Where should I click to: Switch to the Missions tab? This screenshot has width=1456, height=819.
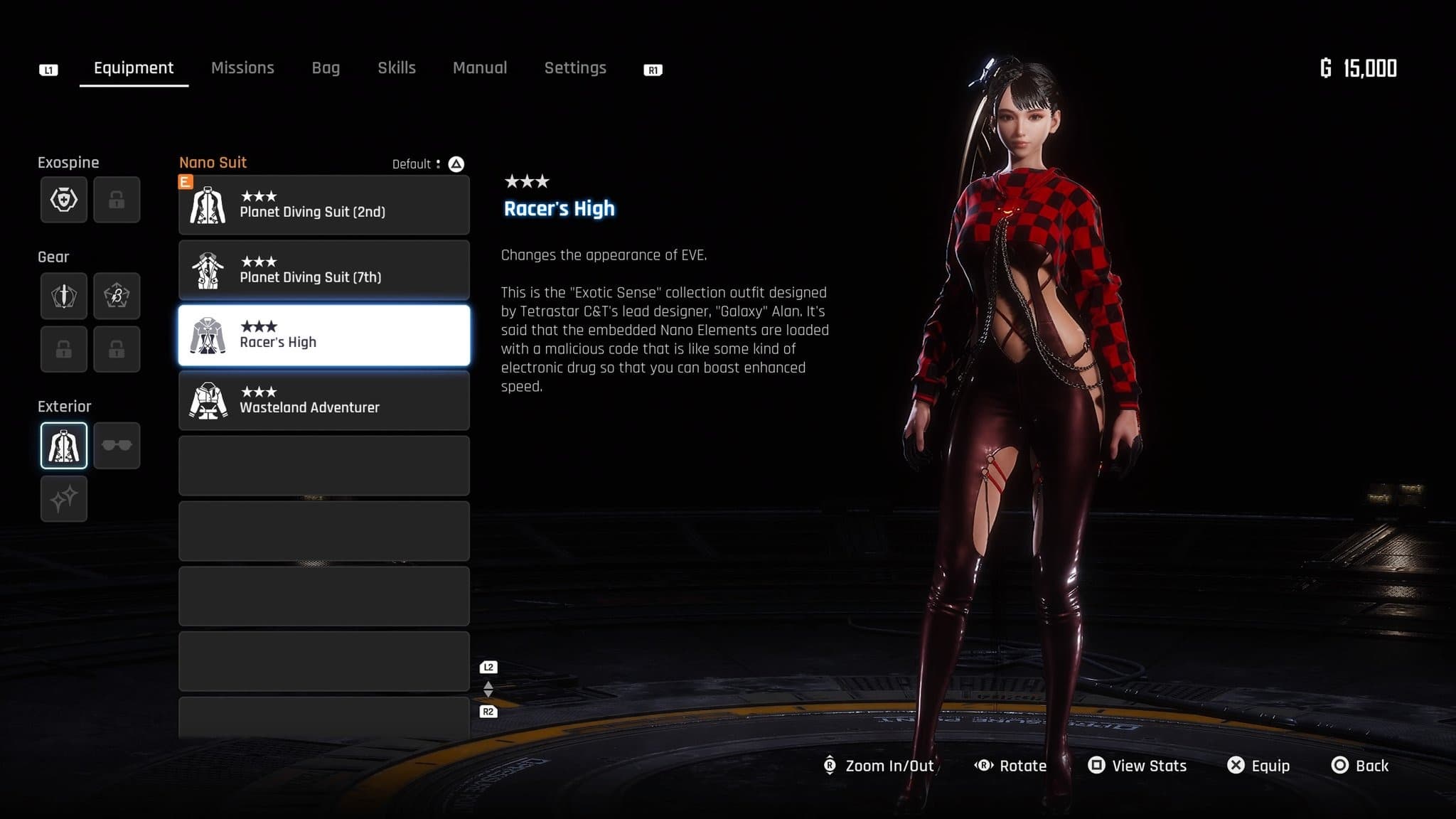[x=242, y=68]
